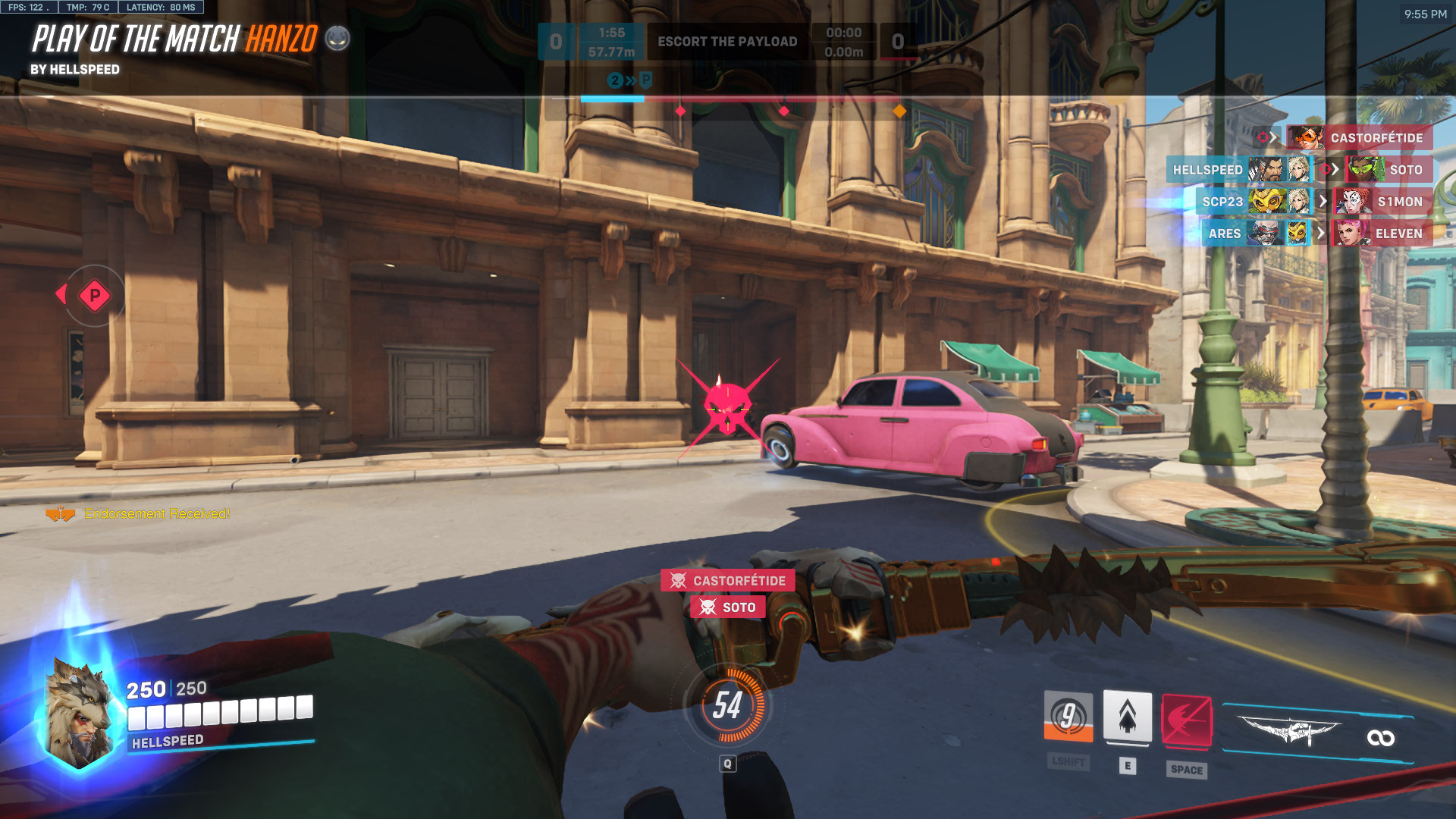
Task: Click the grey icon beside the Hanzo title
Action: click(337, 38)
